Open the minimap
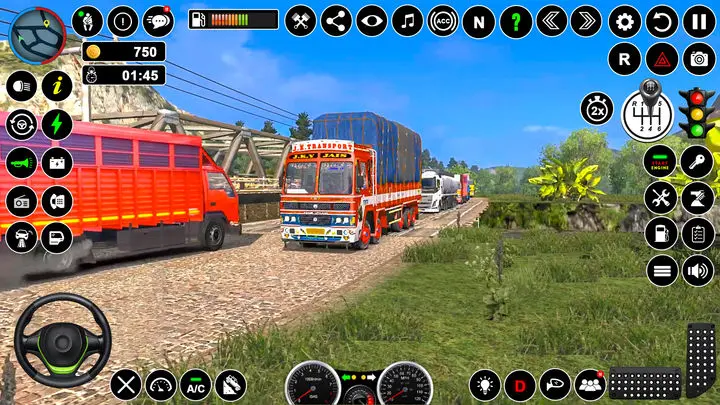Screen dimensions: 720x405 pos(37,33)
